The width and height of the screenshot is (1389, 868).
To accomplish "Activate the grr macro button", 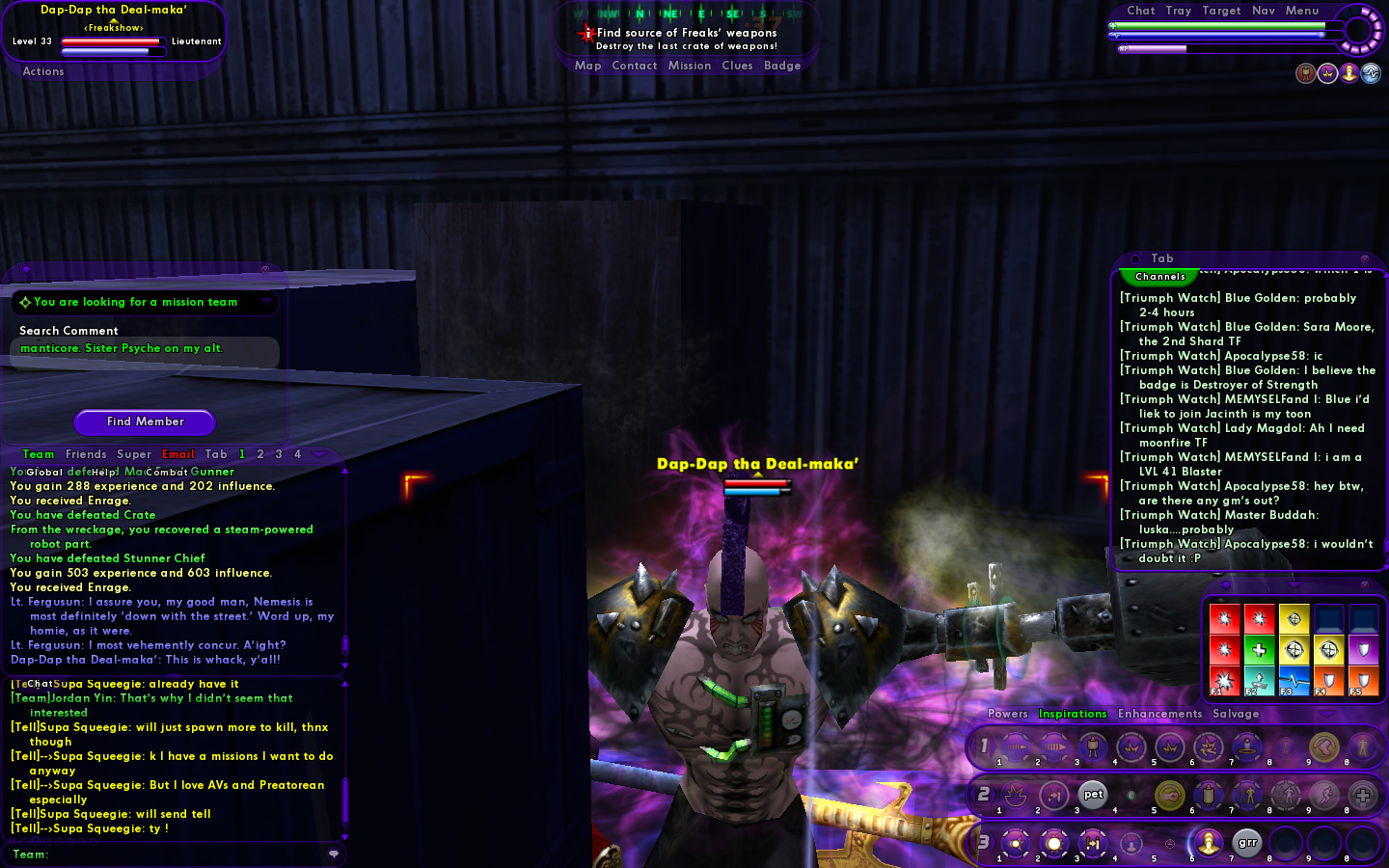I will tap(1247, 843).
